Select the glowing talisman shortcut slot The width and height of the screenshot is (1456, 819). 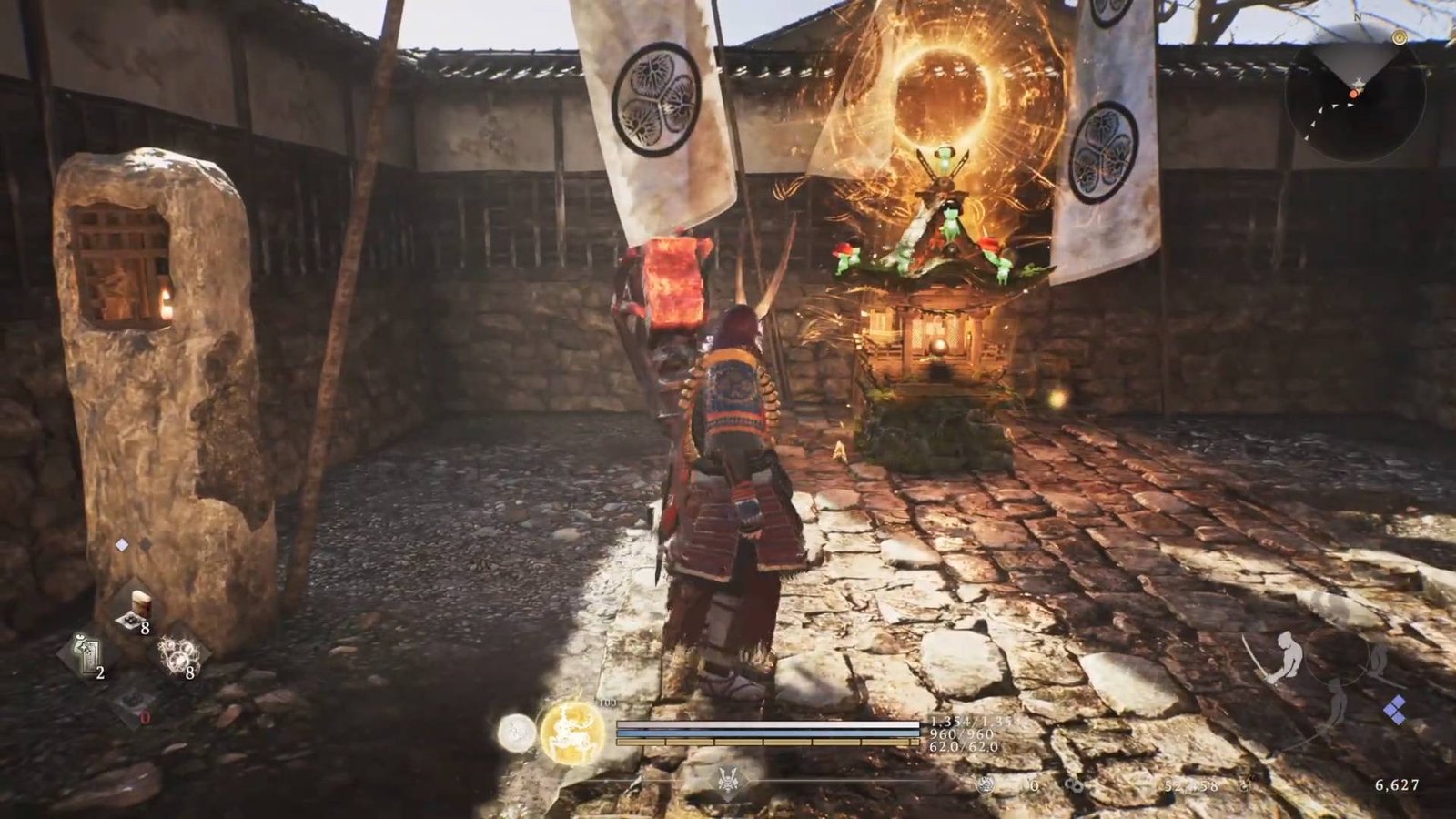[x=86, y=655]
